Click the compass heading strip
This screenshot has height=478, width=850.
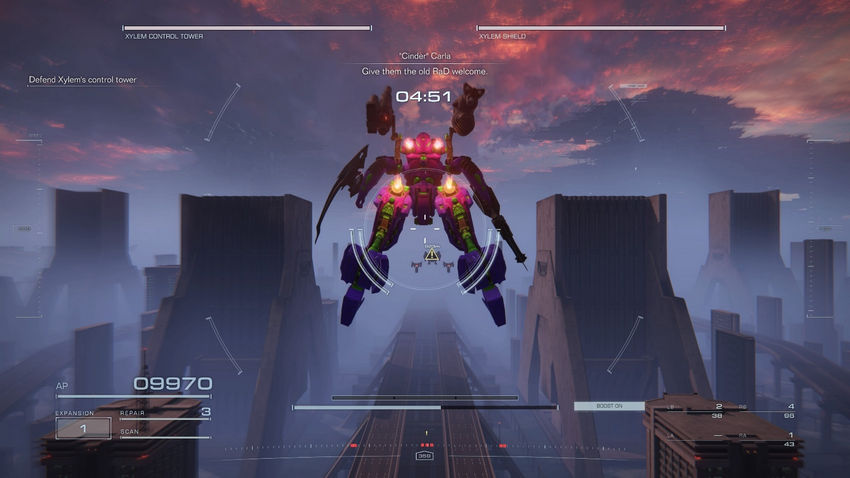[x=425, y=445]
